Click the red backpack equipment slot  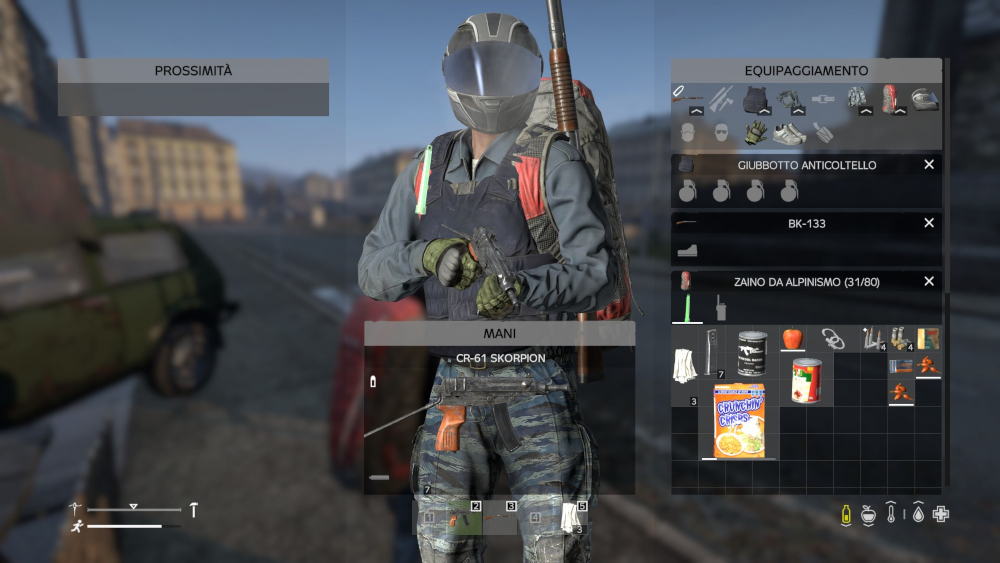[x=893, y=99]
